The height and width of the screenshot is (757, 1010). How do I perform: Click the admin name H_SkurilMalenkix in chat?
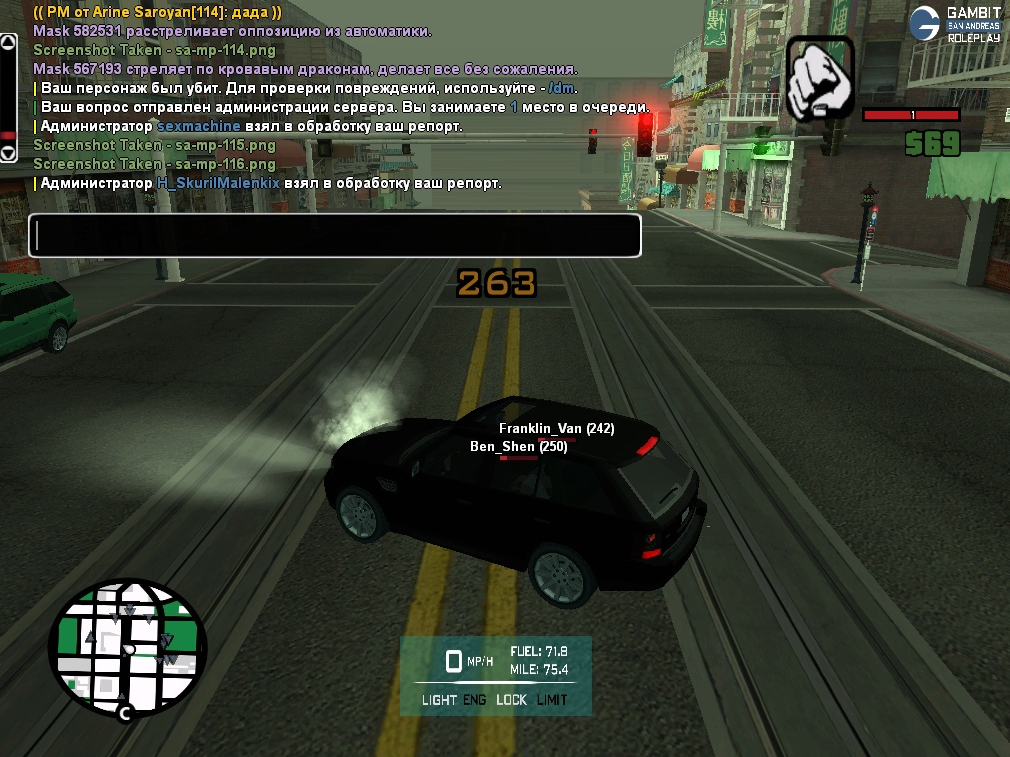(x=218, y=184)
